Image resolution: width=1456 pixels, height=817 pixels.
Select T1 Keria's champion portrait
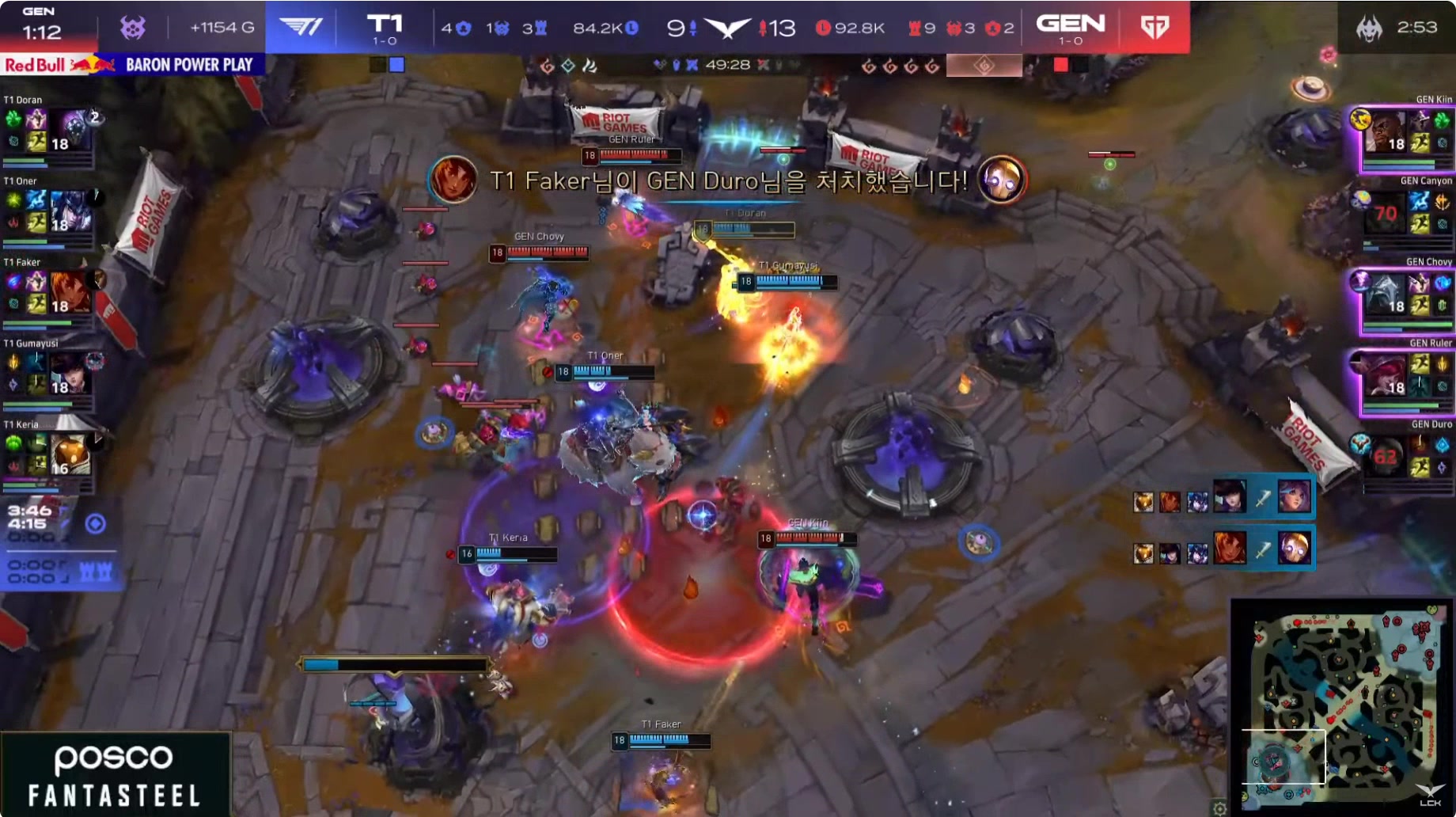click(x=70, y=455)
